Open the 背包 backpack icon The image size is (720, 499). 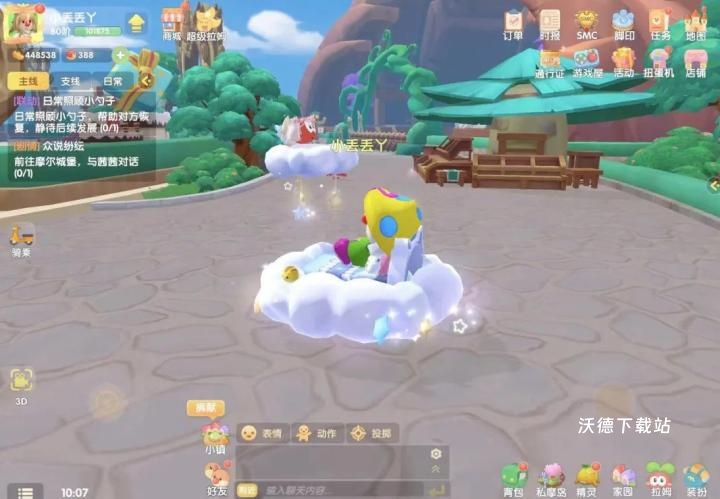pos(513,478)
